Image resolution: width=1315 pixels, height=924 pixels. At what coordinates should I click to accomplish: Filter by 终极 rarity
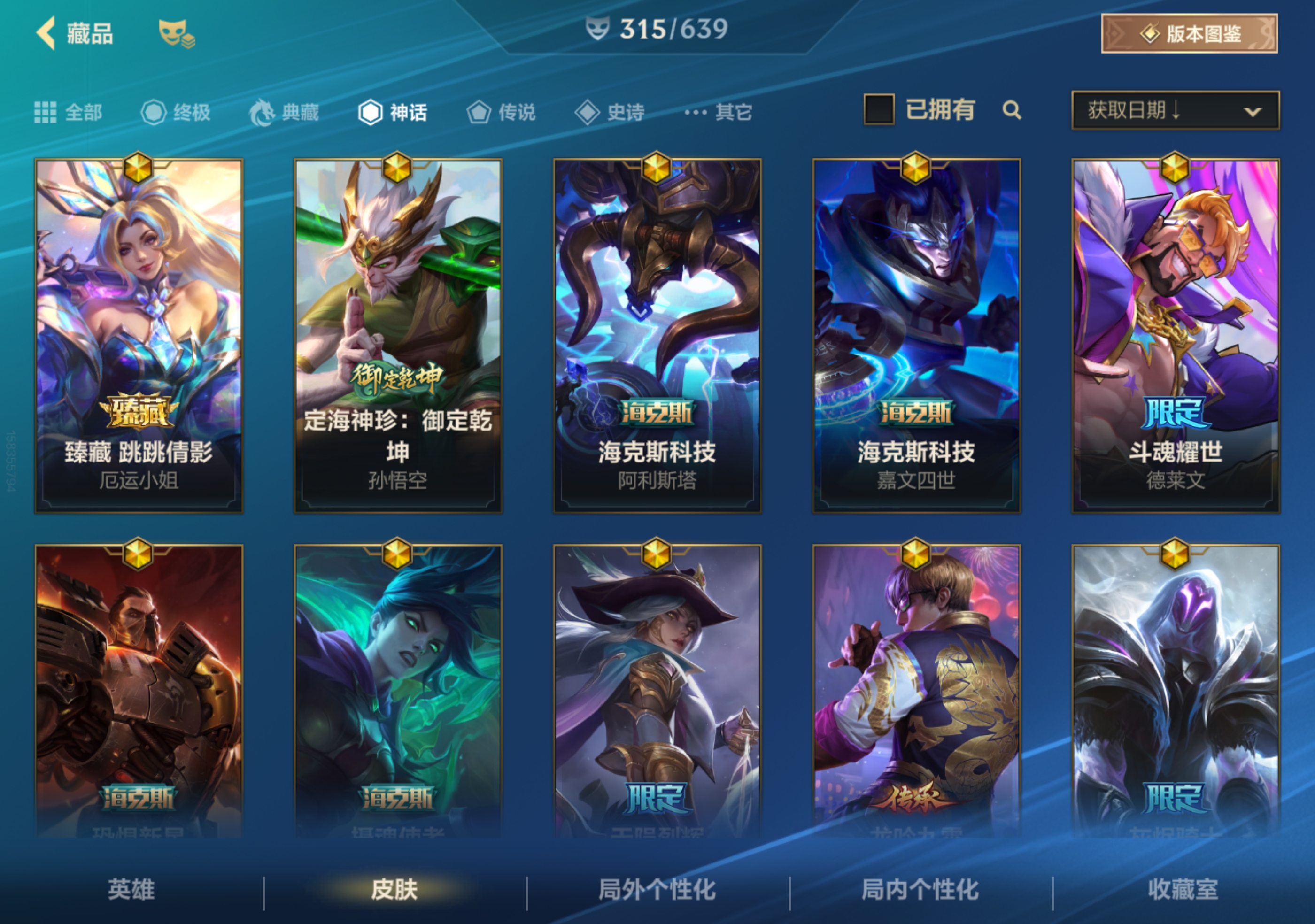pos(176,112)
